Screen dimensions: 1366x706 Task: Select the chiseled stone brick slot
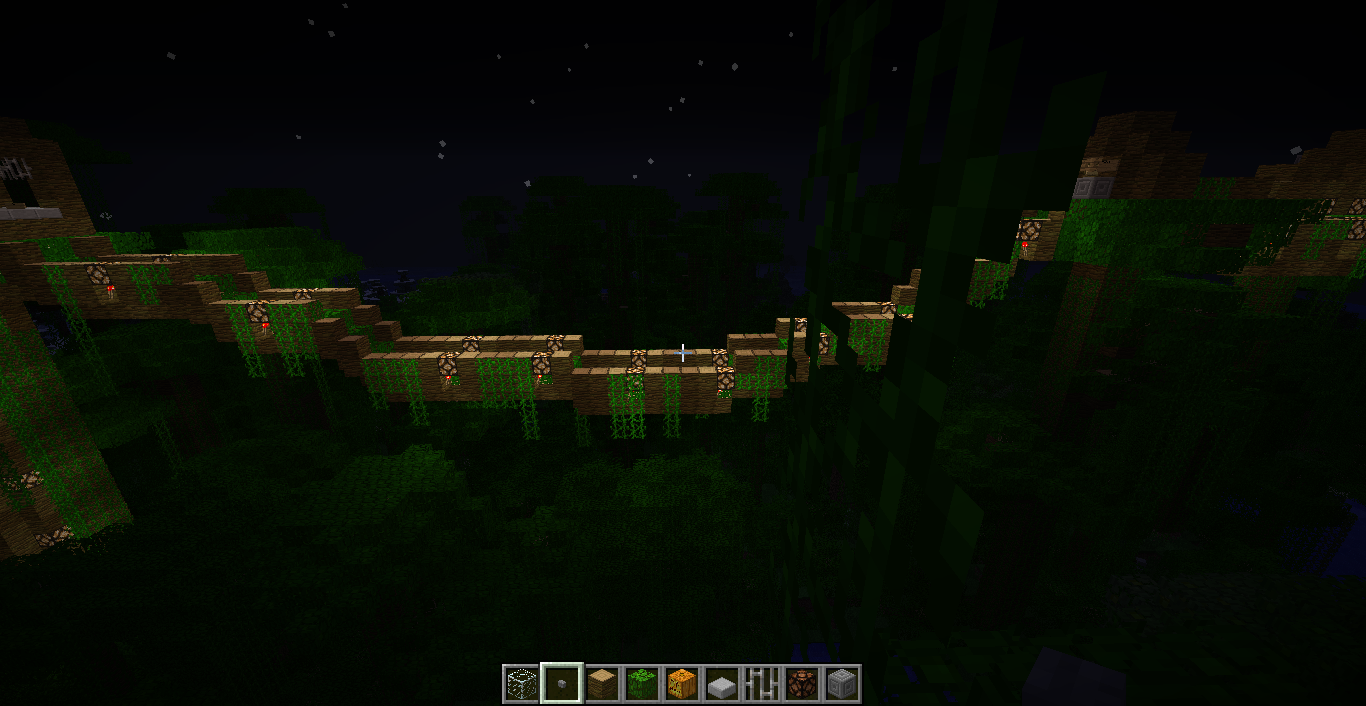841,684
